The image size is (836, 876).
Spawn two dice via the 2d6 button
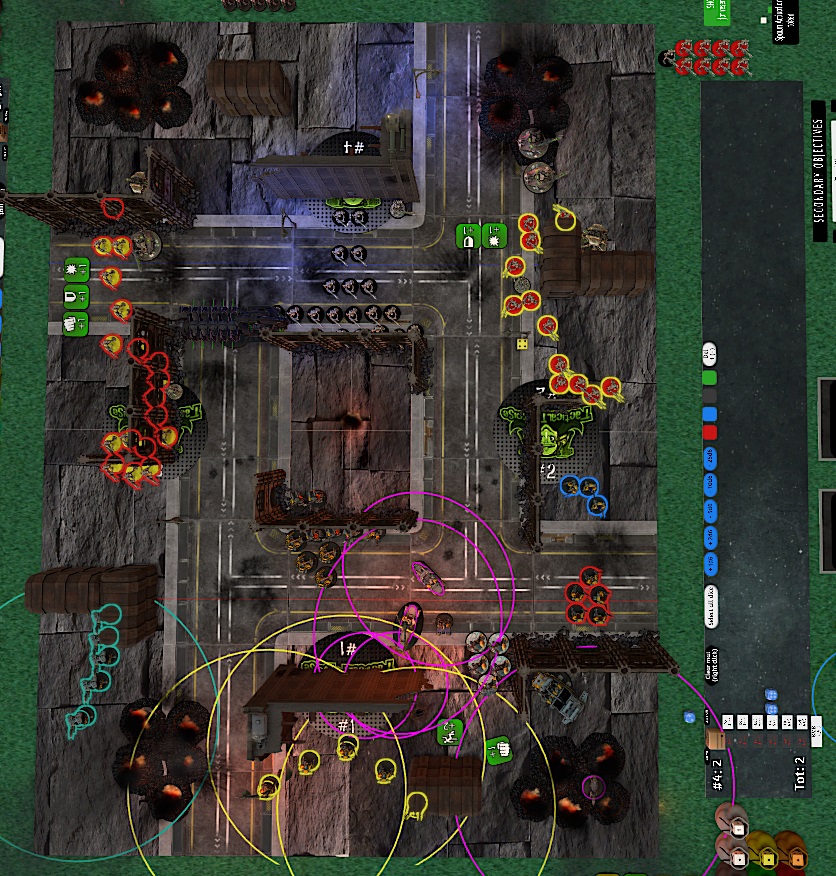710,536
